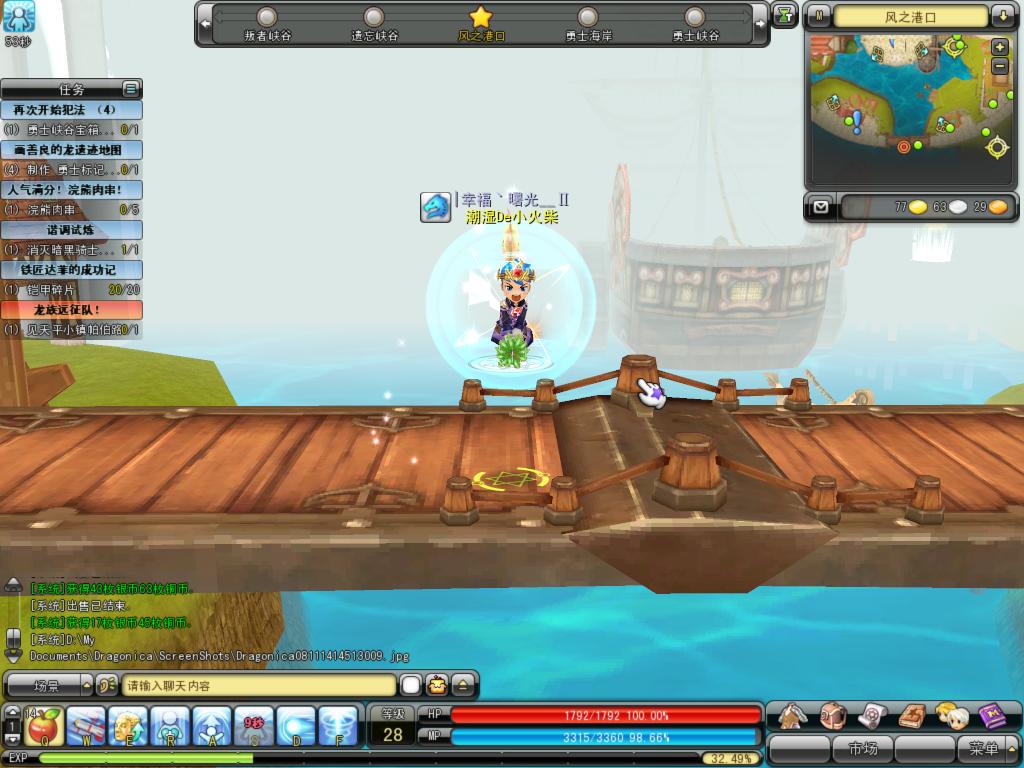Click the chat input field
The height and width of the screenshot is (768, 1024).
pos(258,686)
